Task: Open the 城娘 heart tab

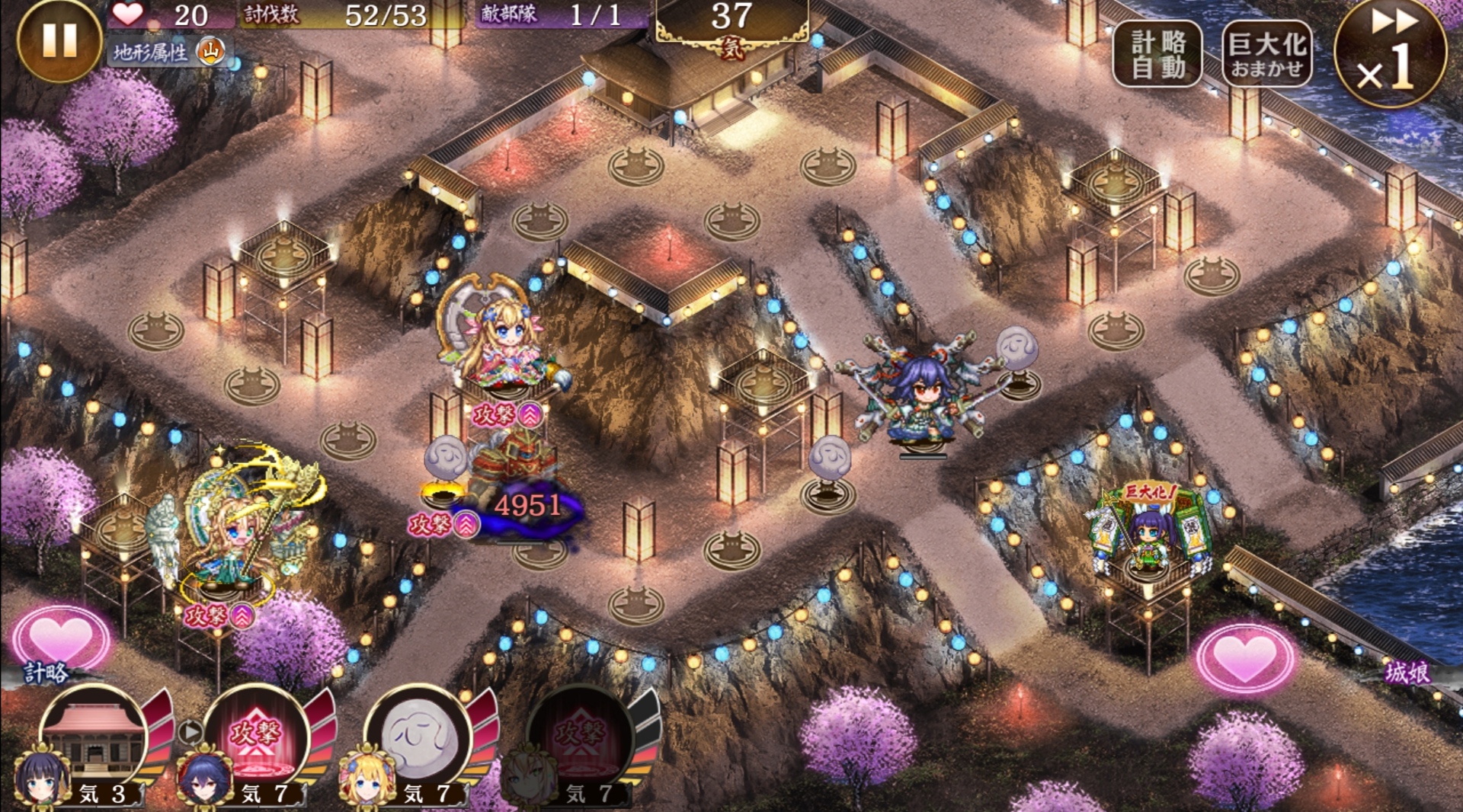Action: click(x=1245, y=657)
